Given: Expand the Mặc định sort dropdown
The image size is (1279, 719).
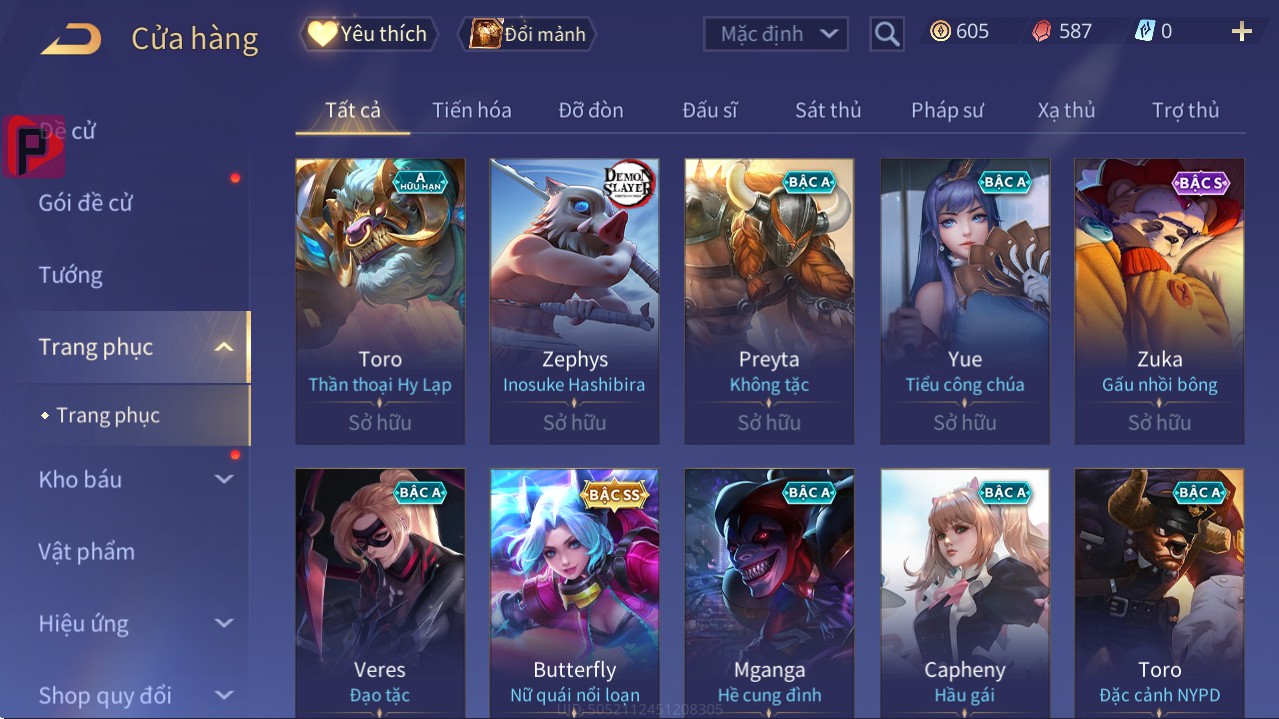Looking at the screenshot, I should coord(776,34).
